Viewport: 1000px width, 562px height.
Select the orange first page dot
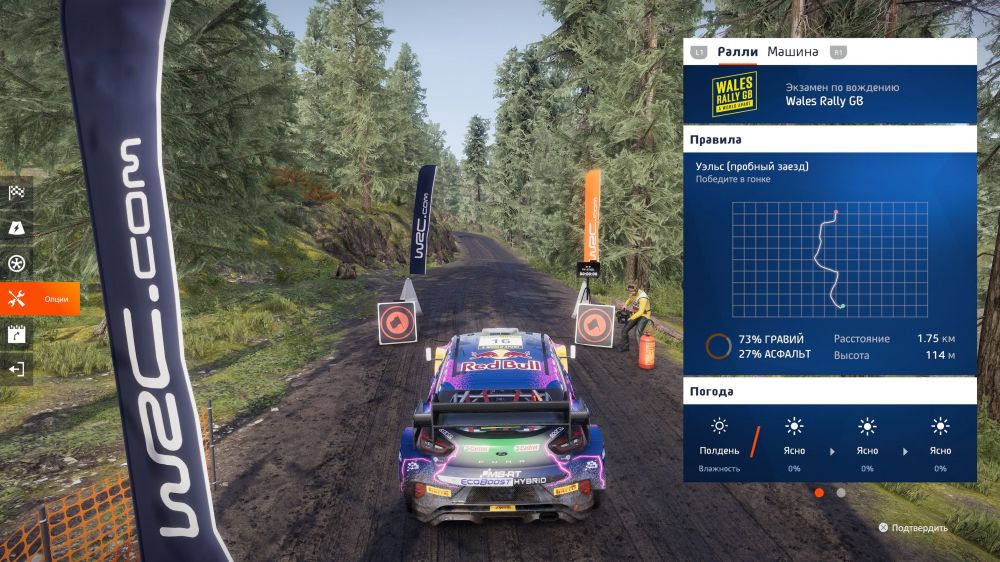click(819, 492)
